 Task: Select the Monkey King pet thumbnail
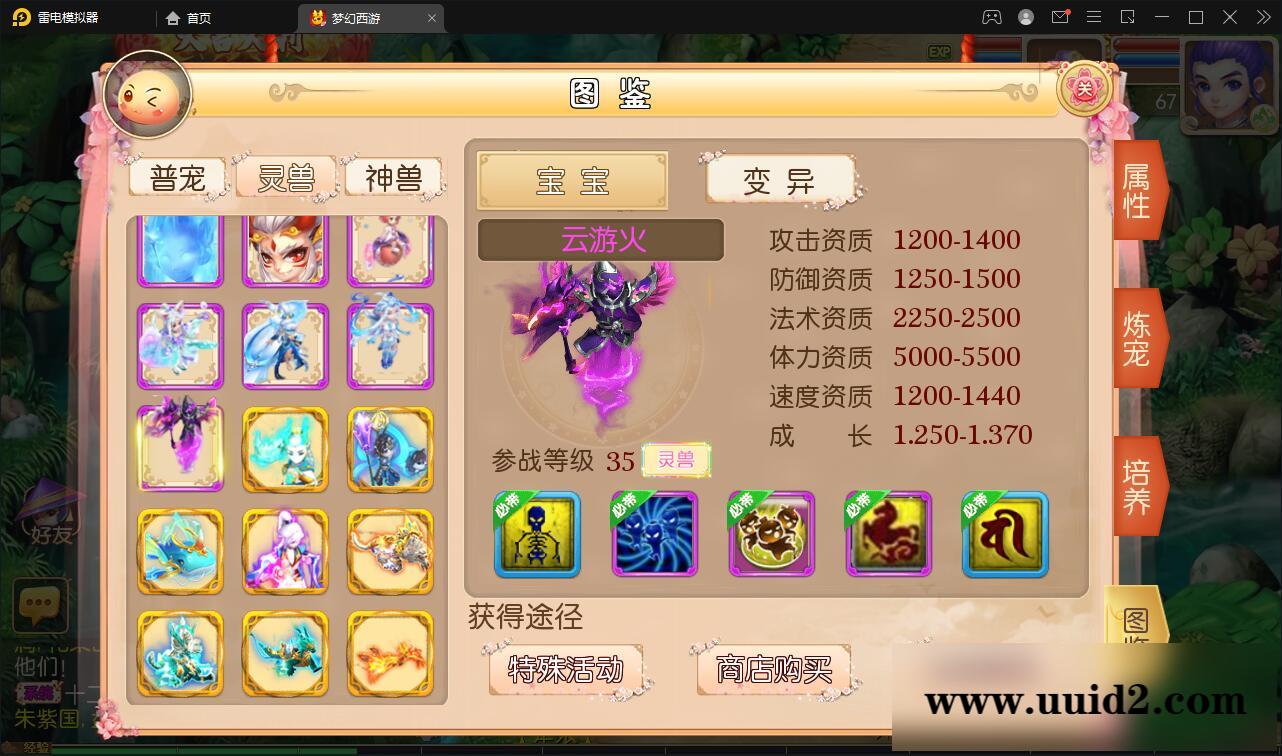pyautogui.click(x=285, y=248)
